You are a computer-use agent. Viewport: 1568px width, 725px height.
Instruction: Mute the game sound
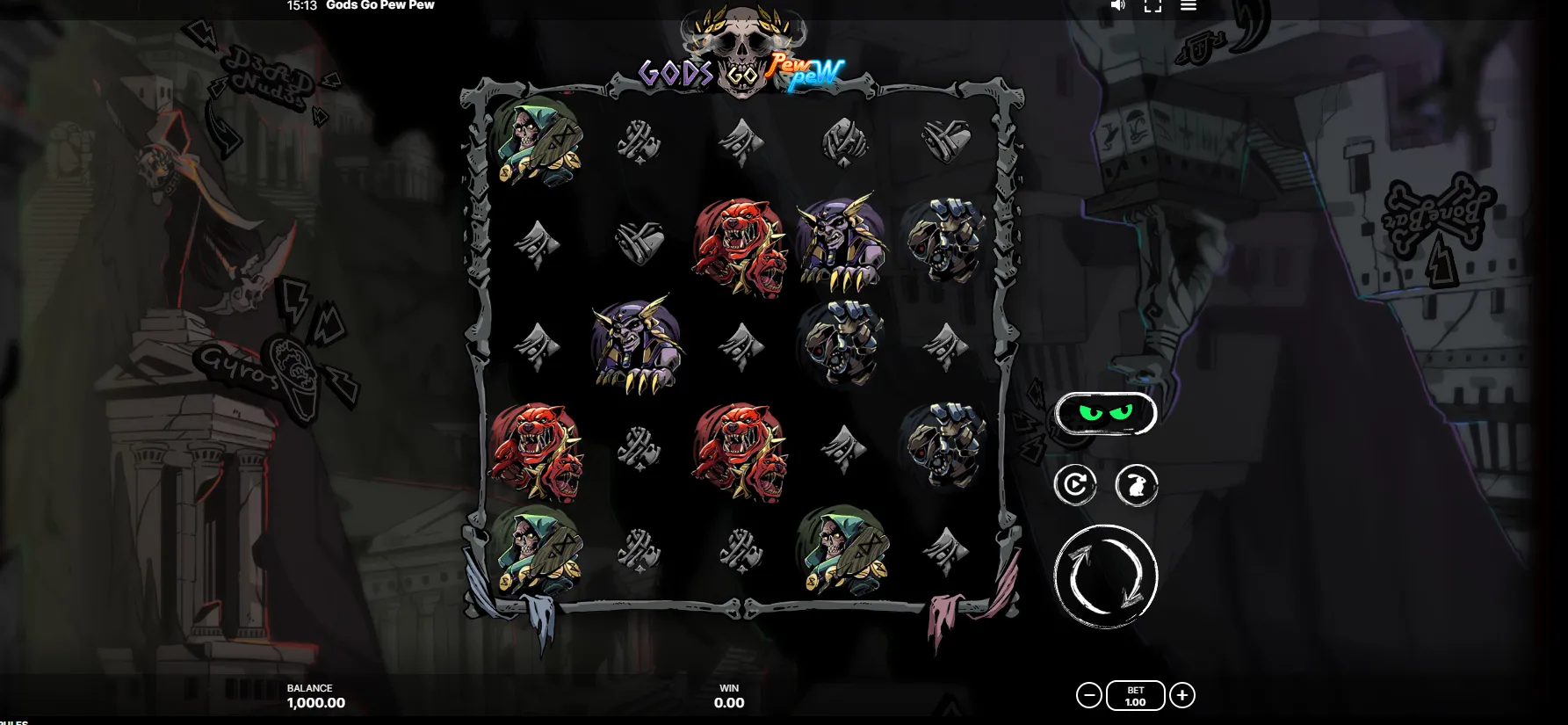pos(1117,5)
